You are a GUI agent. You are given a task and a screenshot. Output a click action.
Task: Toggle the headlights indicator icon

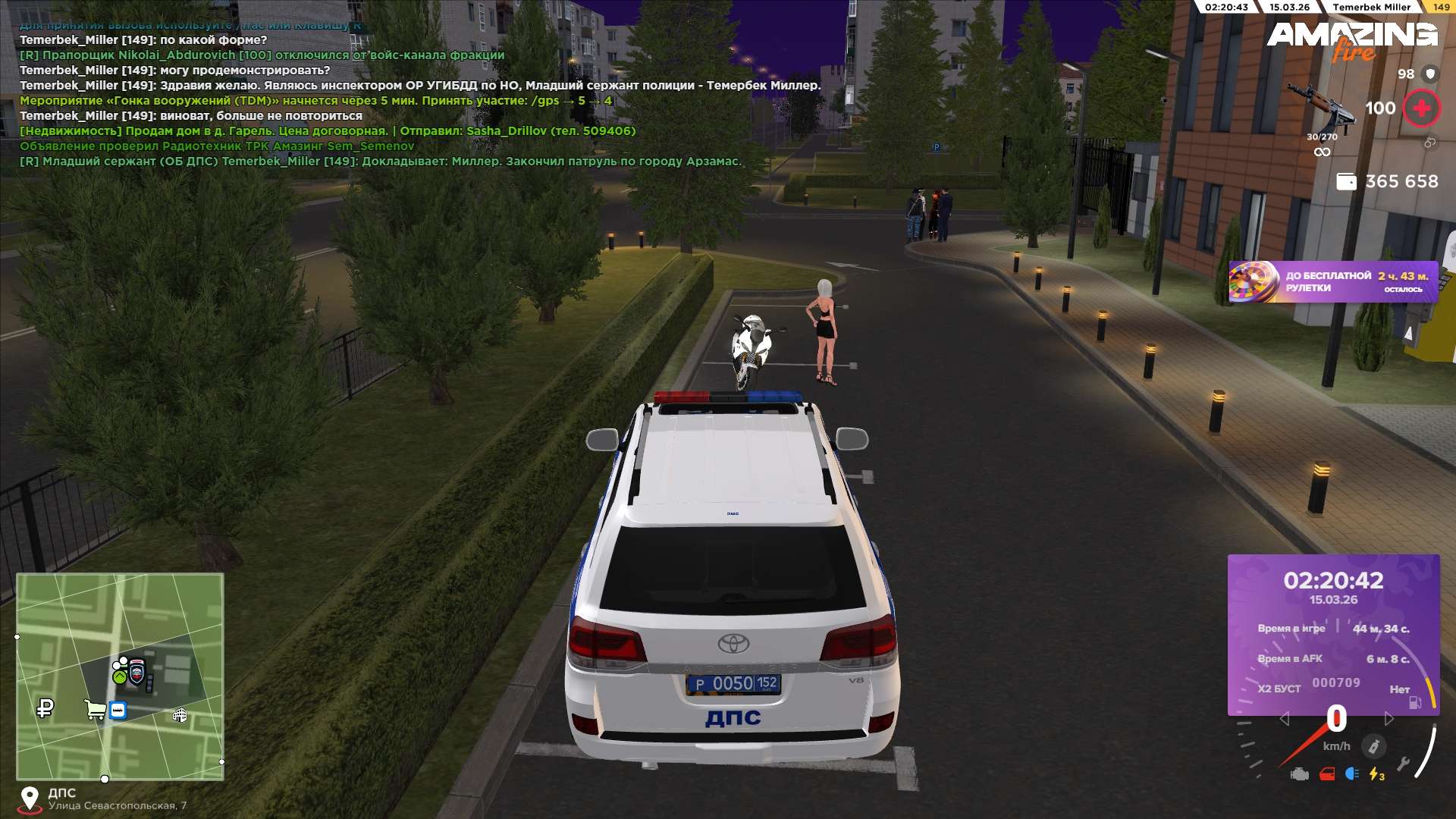(1351, 774)
